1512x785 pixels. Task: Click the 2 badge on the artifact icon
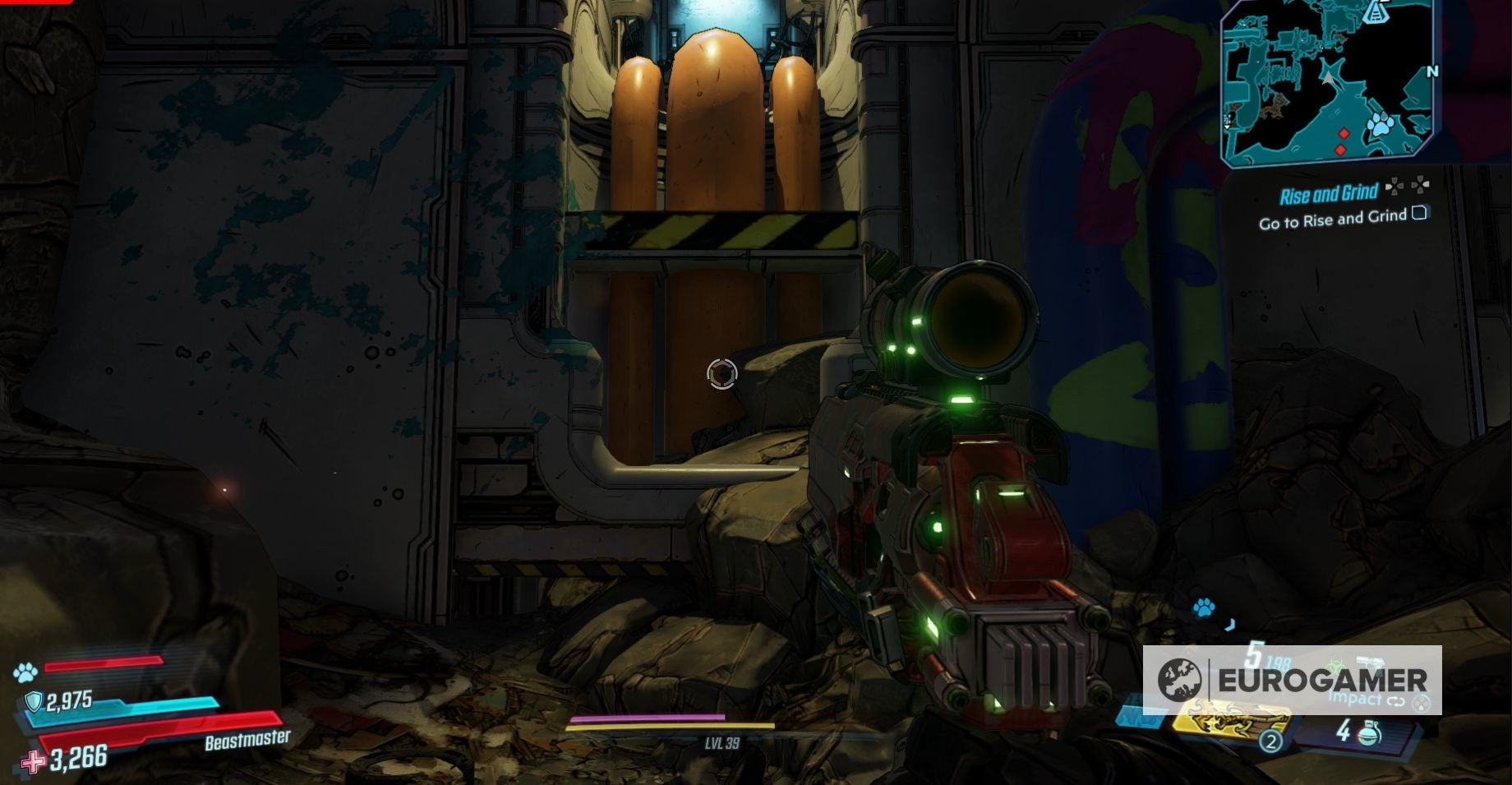[1270, 742]
